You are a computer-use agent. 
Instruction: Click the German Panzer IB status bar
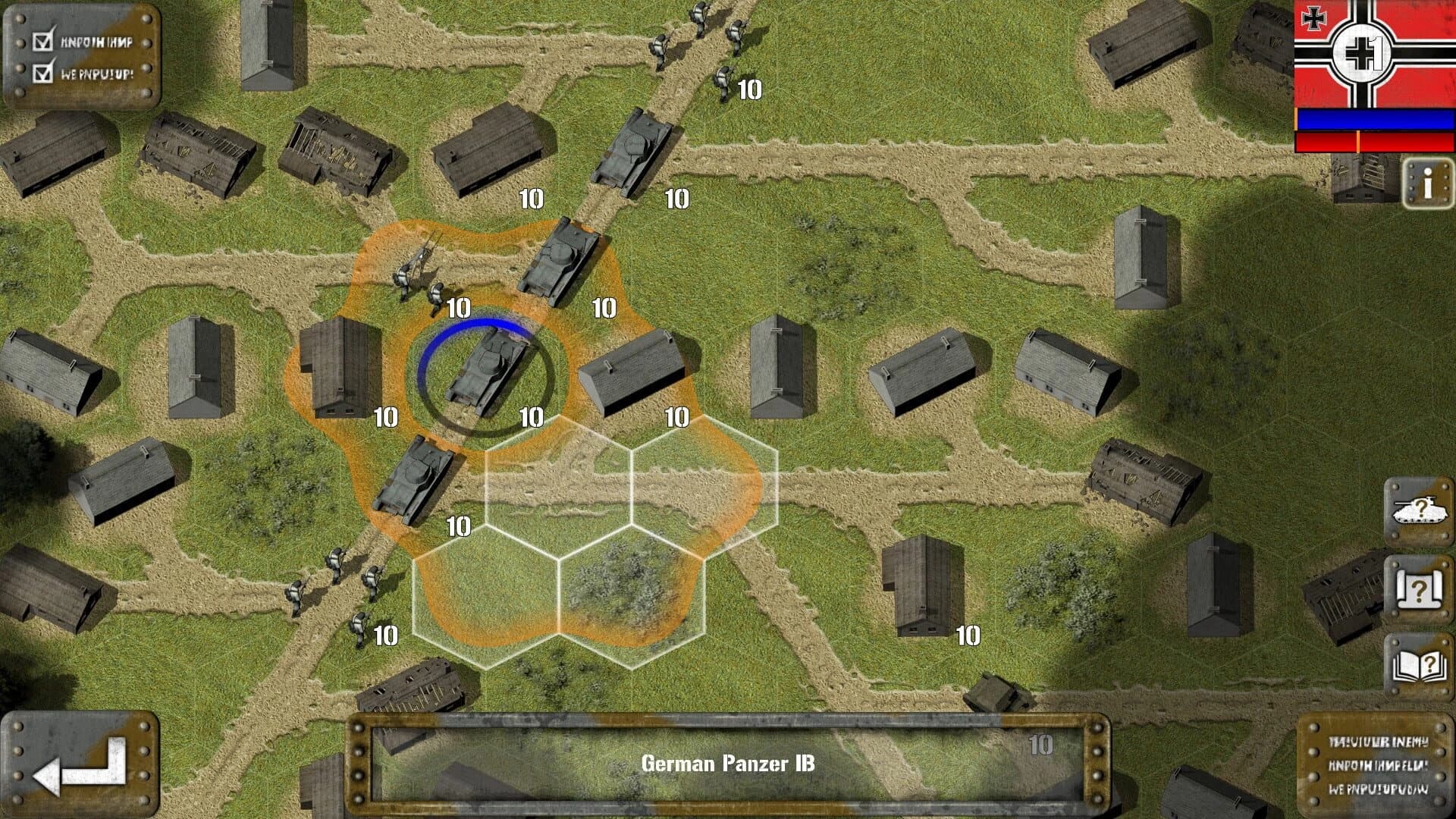tap(728, 764)
